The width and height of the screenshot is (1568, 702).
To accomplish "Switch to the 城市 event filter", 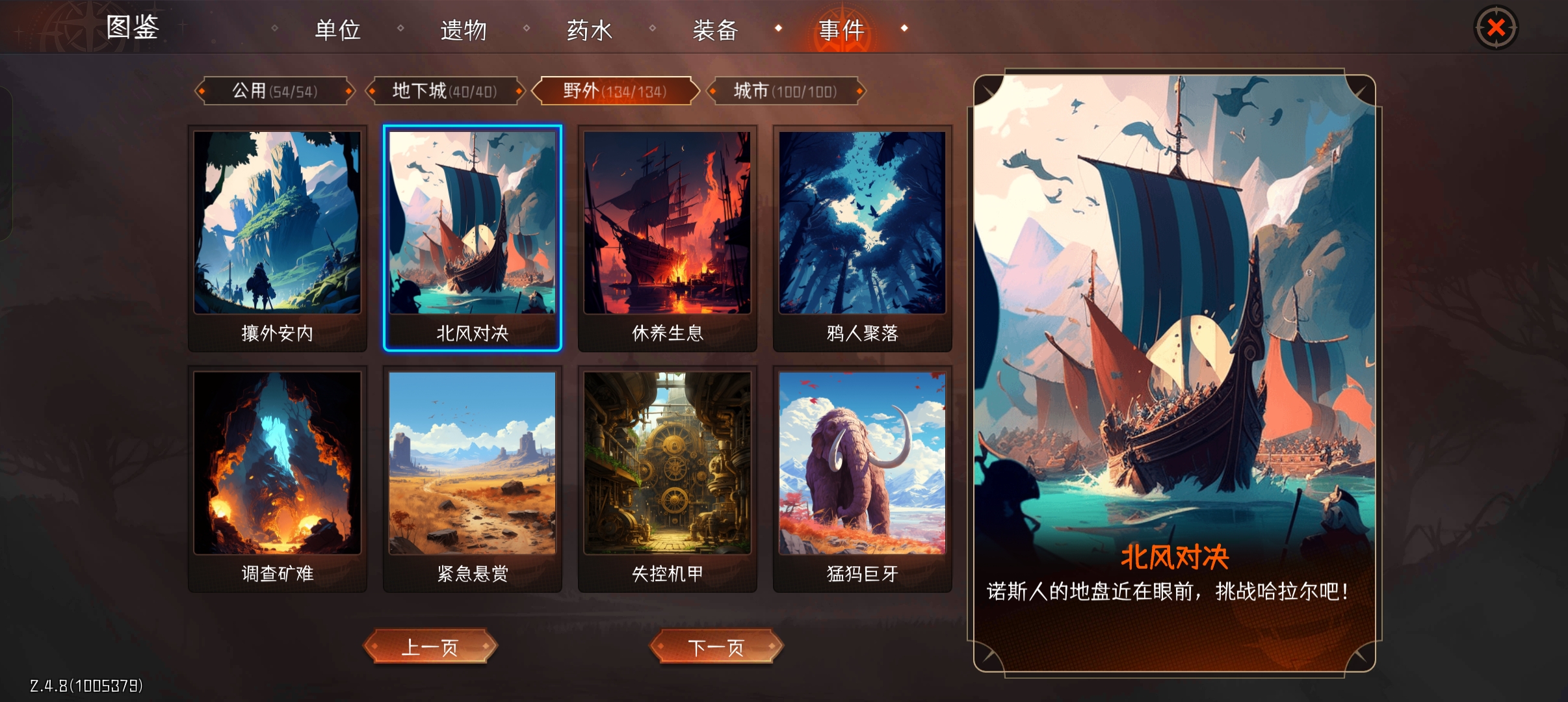I will tap(786, 90).
